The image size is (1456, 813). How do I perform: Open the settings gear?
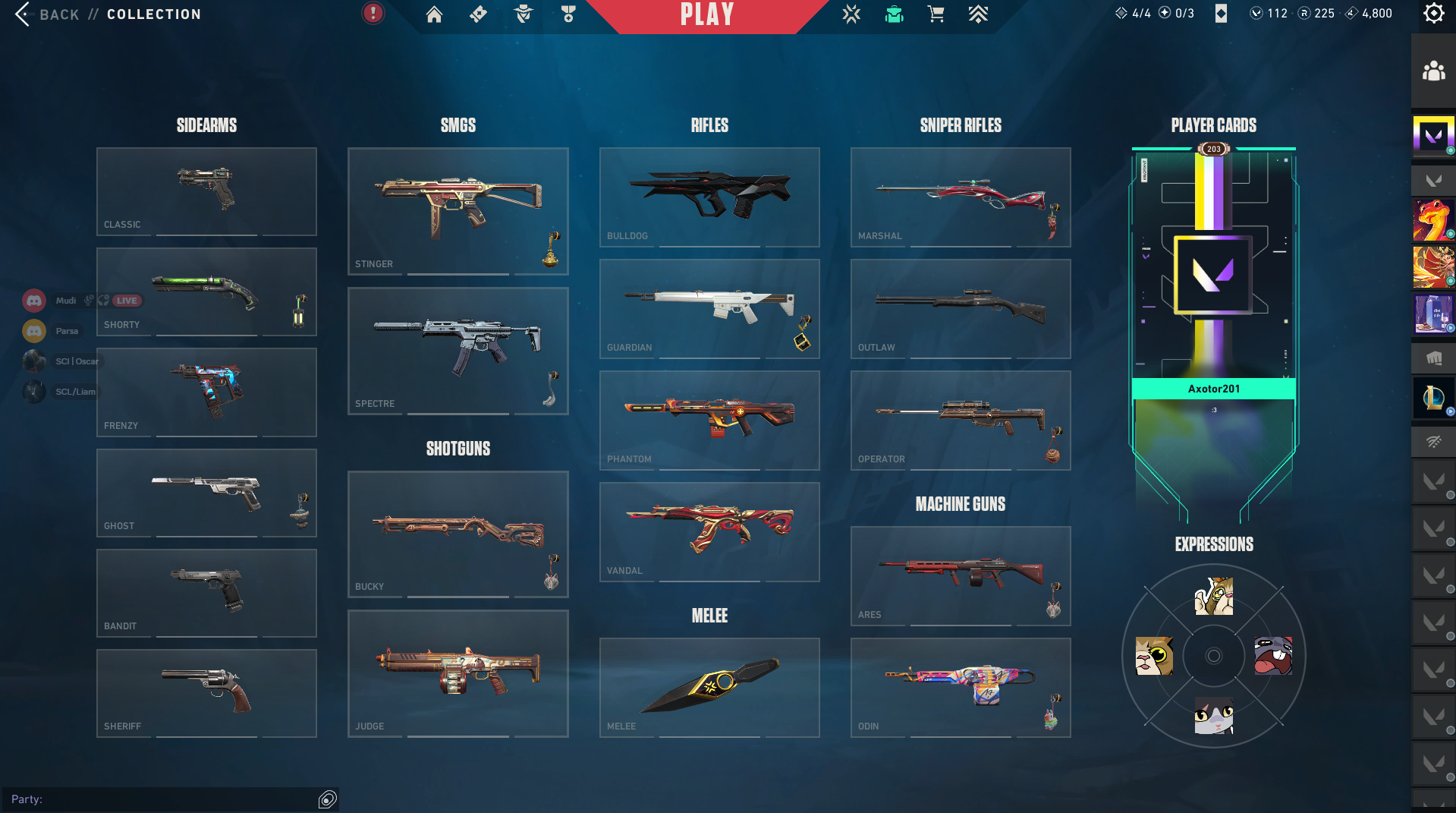1433,14
